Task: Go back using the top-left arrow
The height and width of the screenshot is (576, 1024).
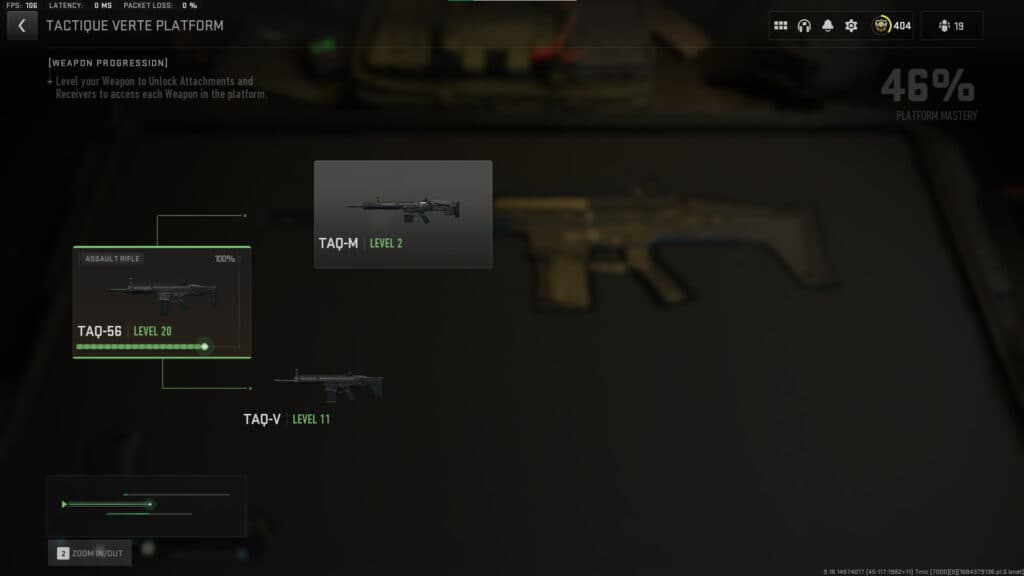Action: click(22, 26)
